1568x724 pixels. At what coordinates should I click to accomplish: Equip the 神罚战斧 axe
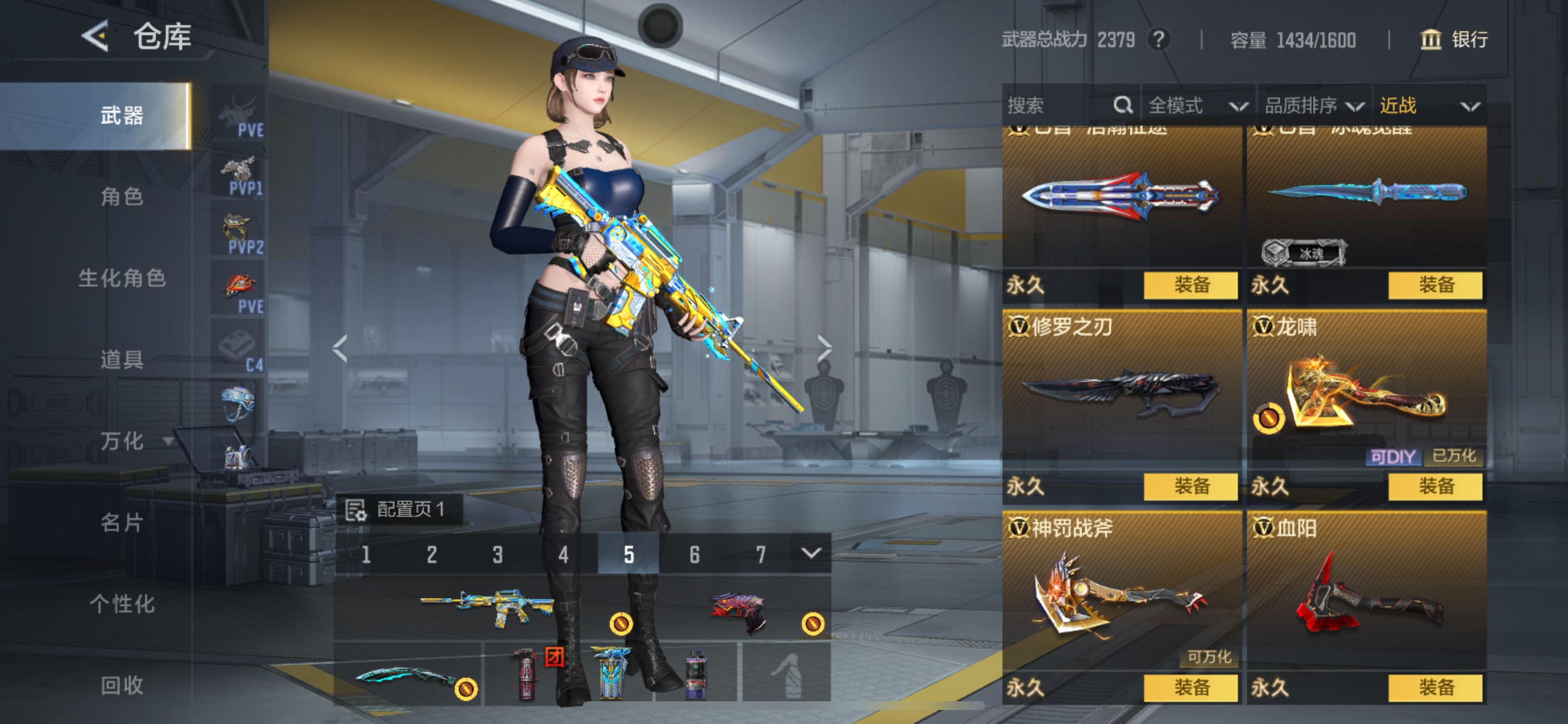[x=1191, y=687]
